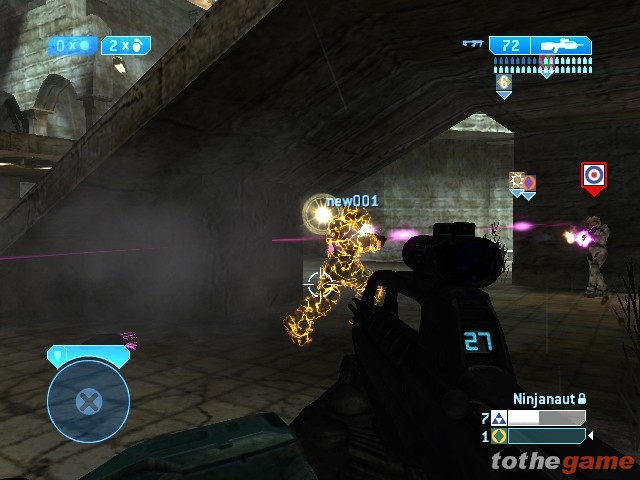Click the battle rifle weapon icon

pos(561,45)
